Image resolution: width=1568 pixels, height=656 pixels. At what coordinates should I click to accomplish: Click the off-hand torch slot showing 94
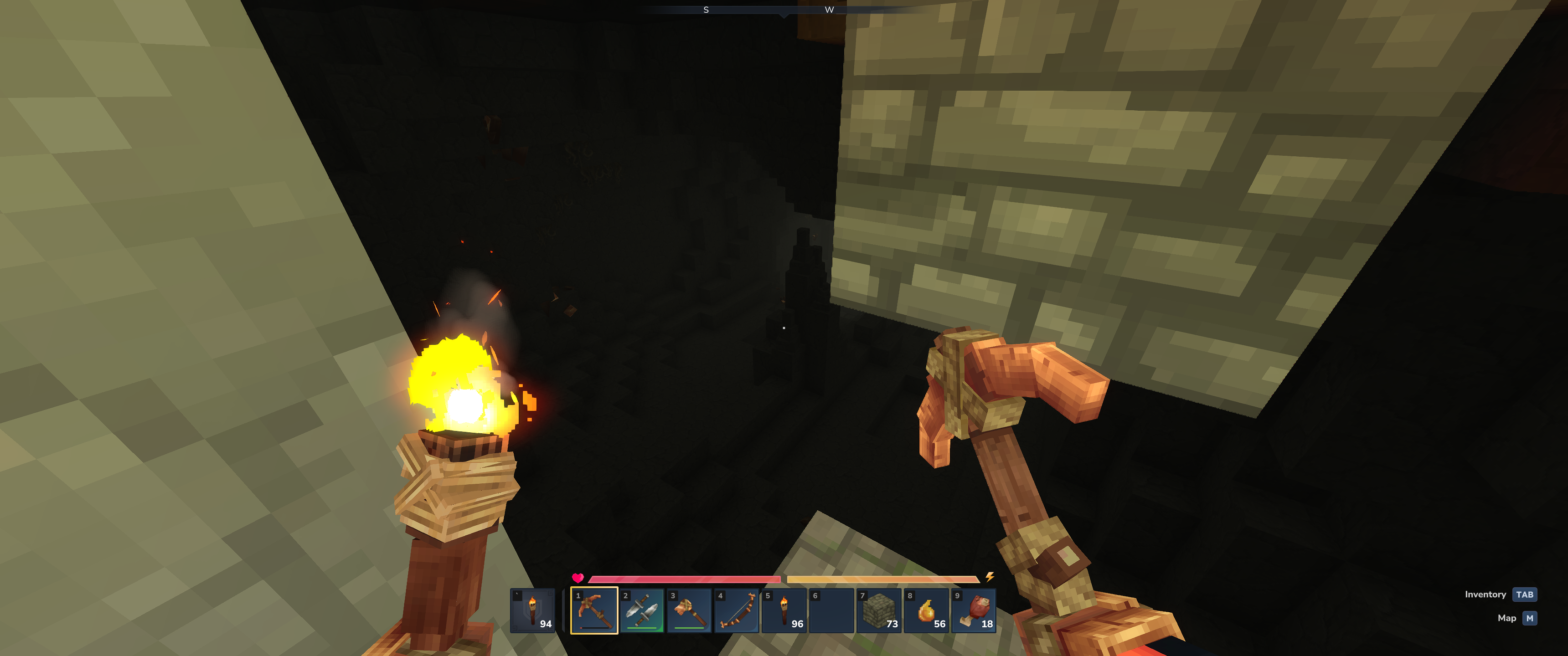pyautogui.click(x=532, y=610)
